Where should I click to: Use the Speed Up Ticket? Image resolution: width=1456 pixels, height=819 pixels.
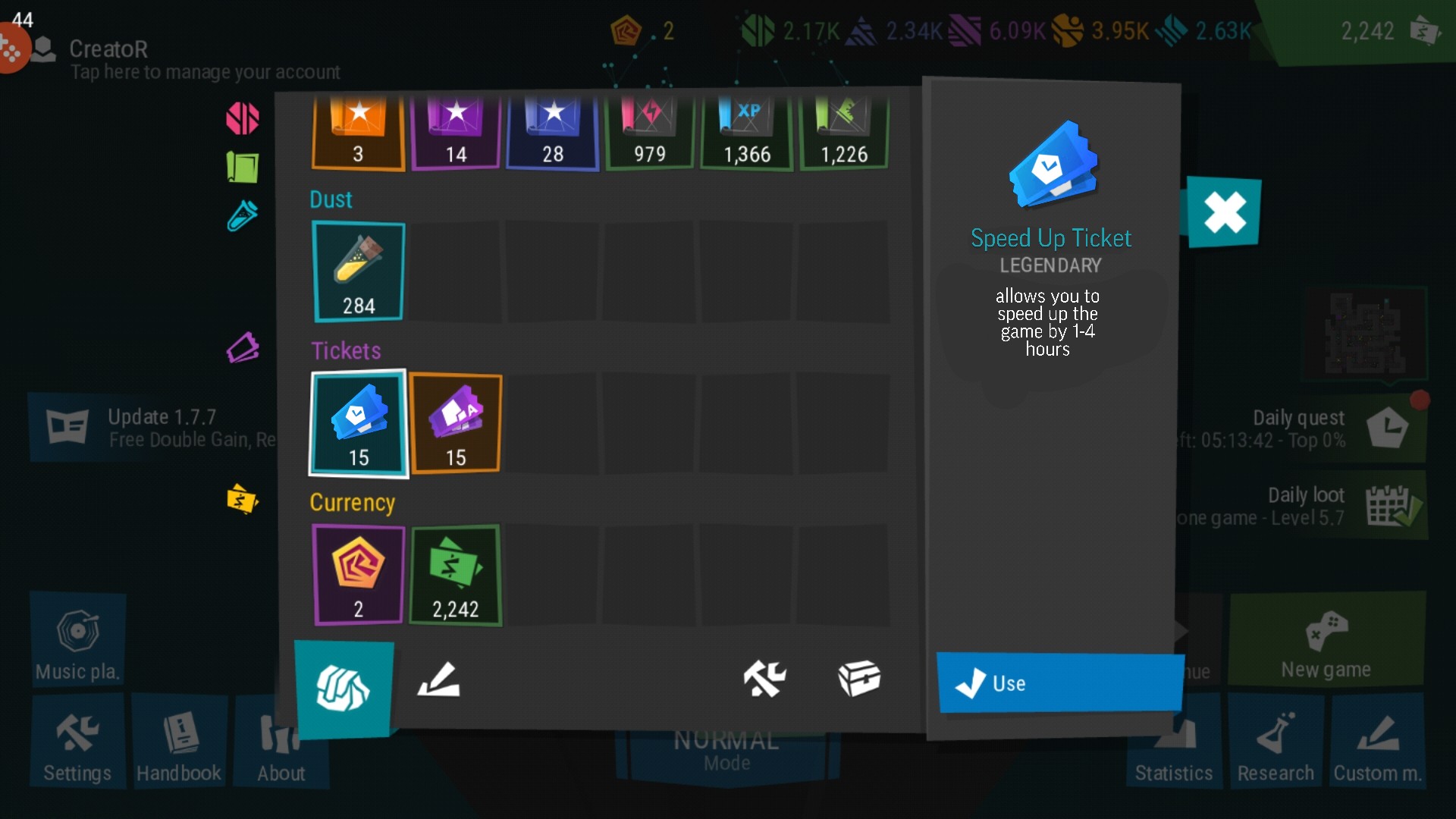coord(1059,682)
